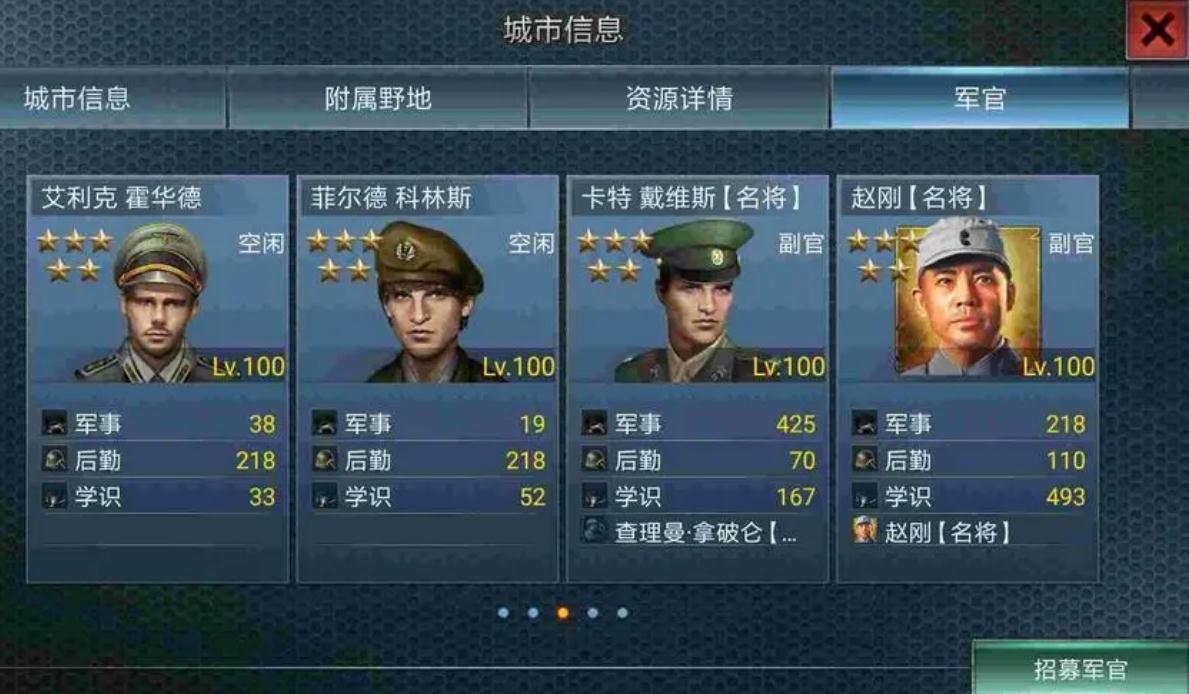Select the 赵刚【名将】 row below 学识 493
Image resolution: width=1189 pixels, height=694 pixels.
pyautogui.click(x=967, y=532)
